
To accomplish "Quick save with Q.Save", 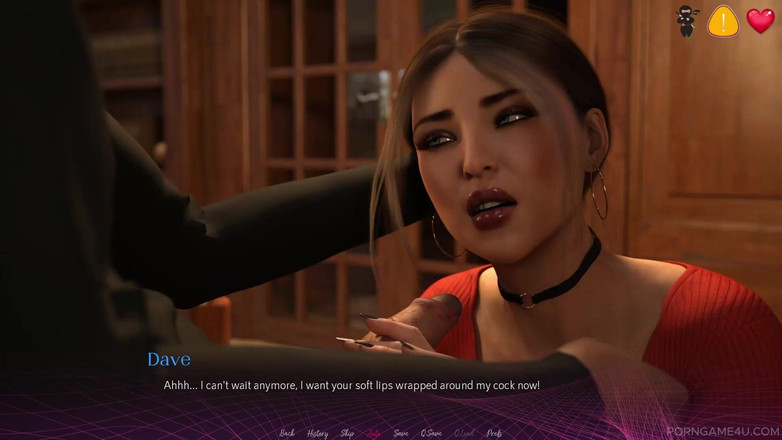I will pos(431,433).
